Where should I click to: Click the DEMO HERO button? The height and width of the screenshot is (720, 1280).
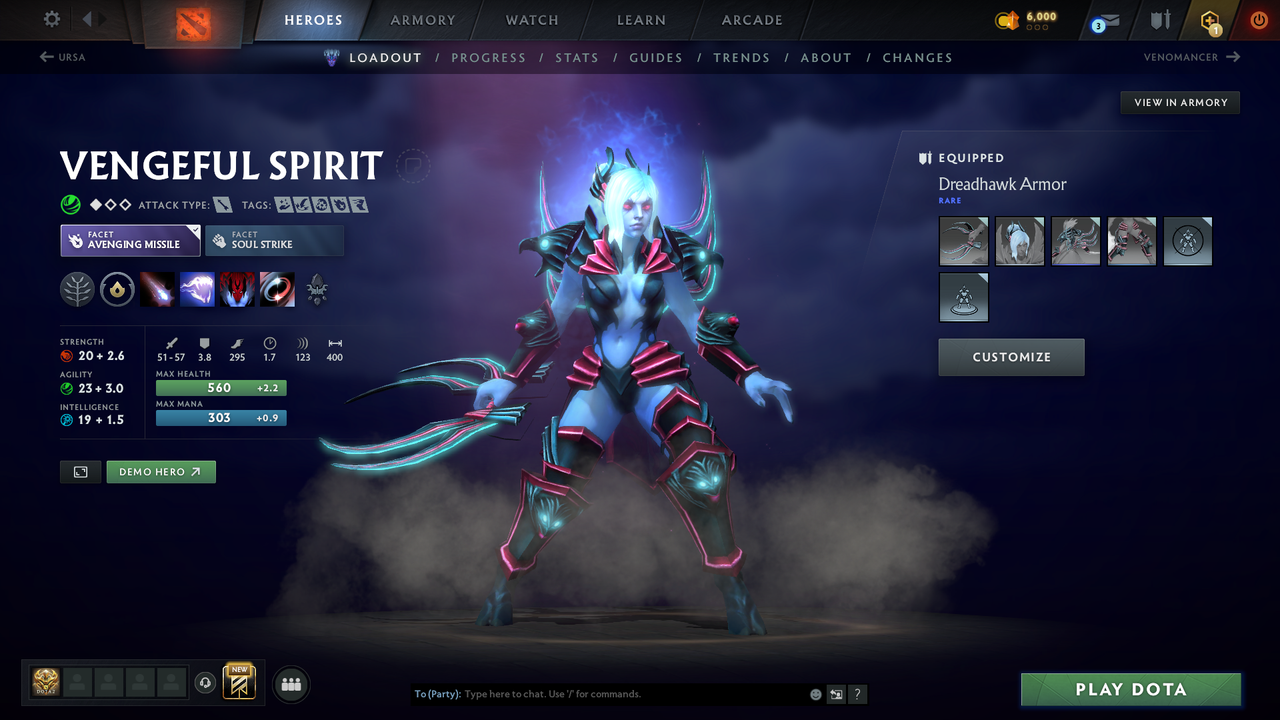(160, 471)
